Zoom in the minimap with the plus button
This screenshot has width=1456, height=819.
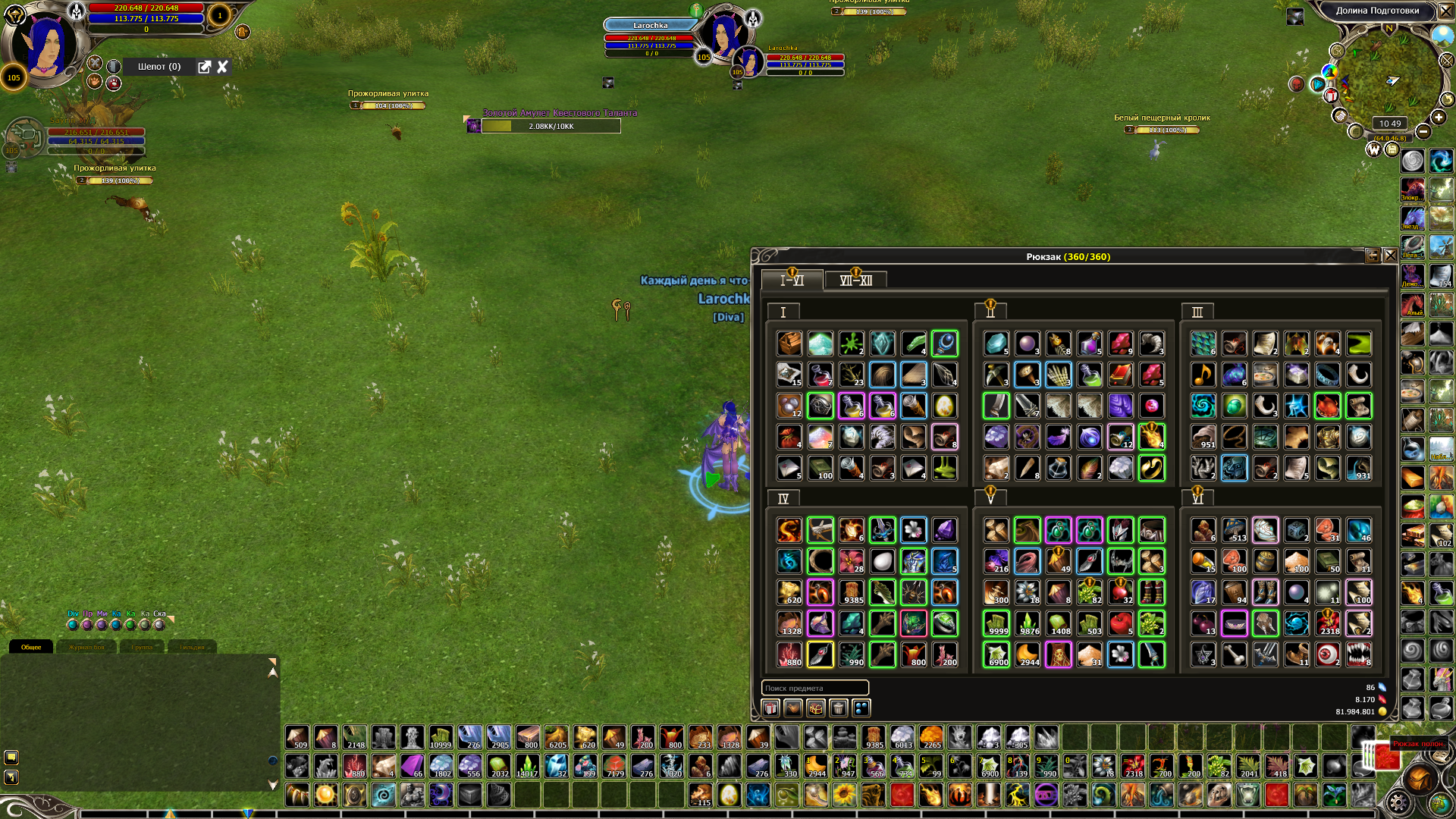coord(1439,117)
